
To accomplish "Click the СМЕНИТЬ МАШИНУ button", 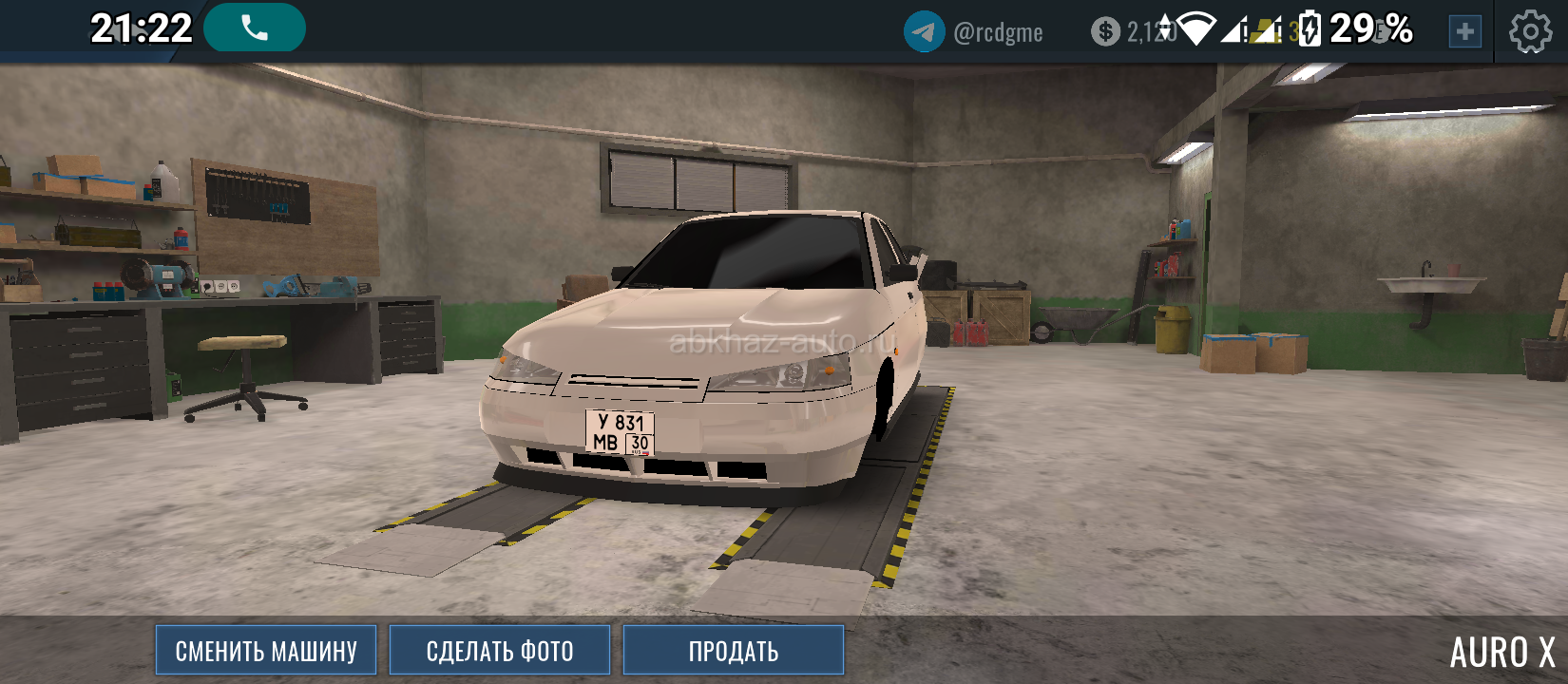I will pos(266,651).
